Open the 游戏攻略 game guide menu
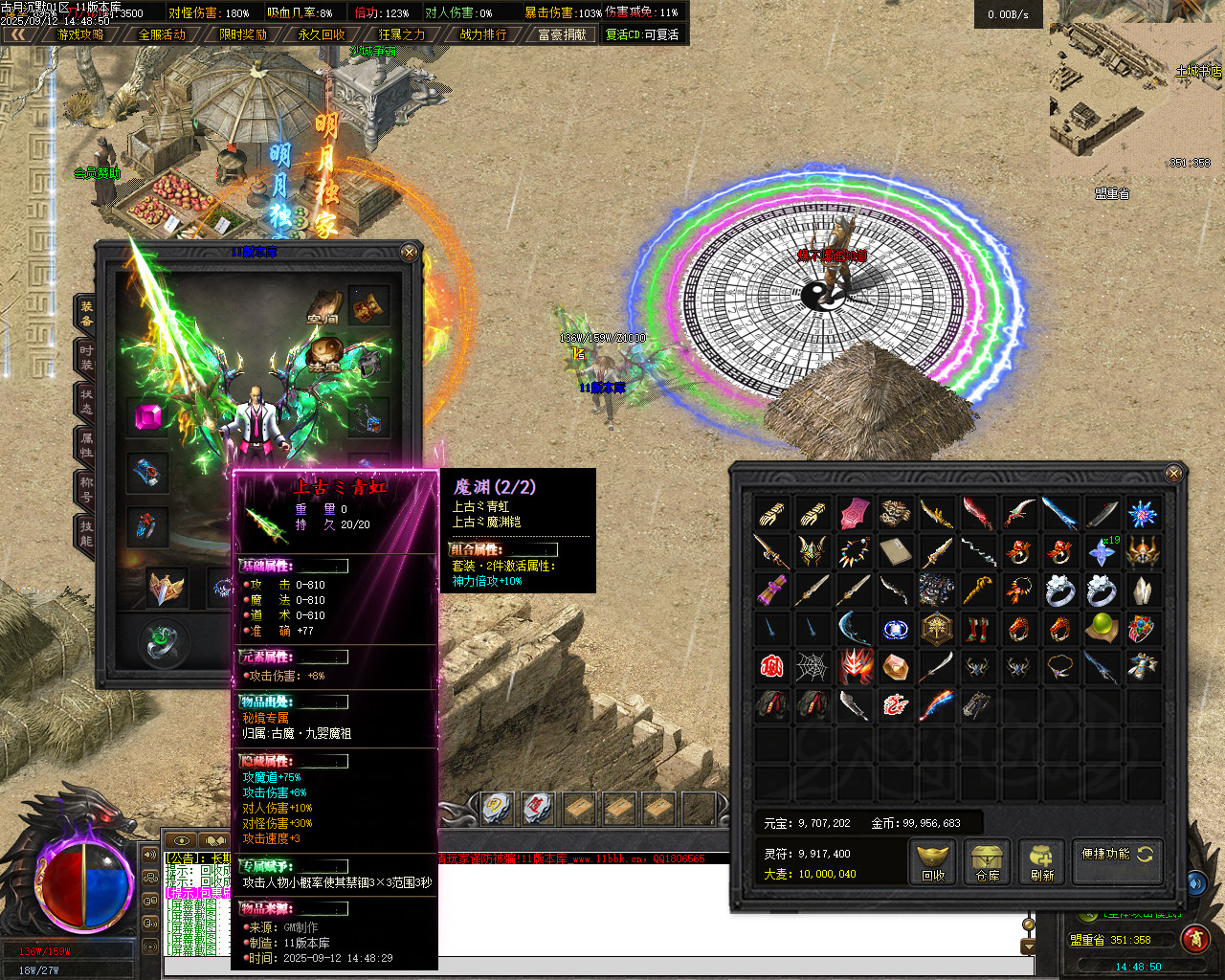Viewport: 1225px width, 980px height. click(80, 34)
